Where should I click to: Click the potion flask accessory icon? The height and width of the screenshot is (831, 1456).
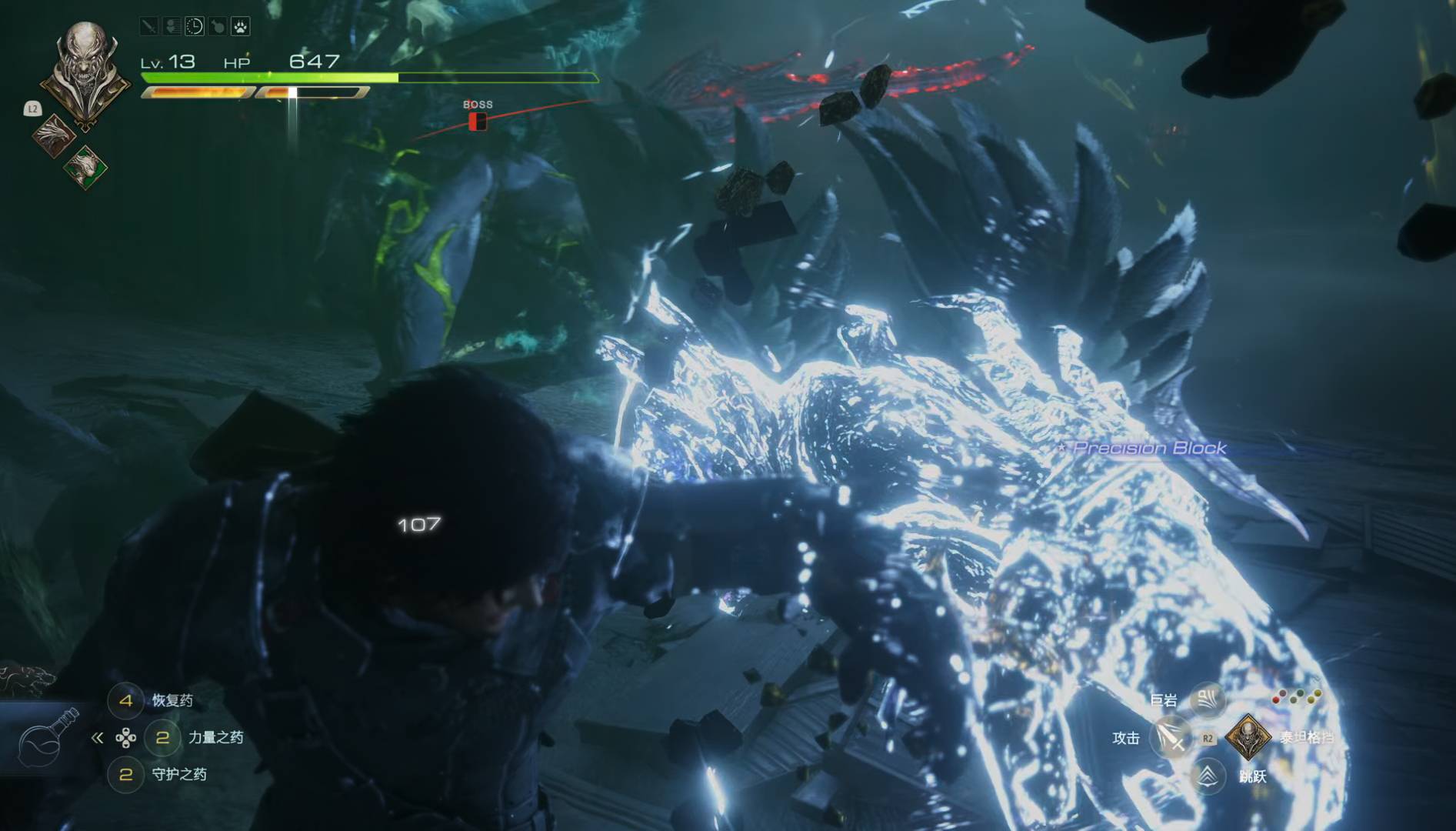coord(218,27)
